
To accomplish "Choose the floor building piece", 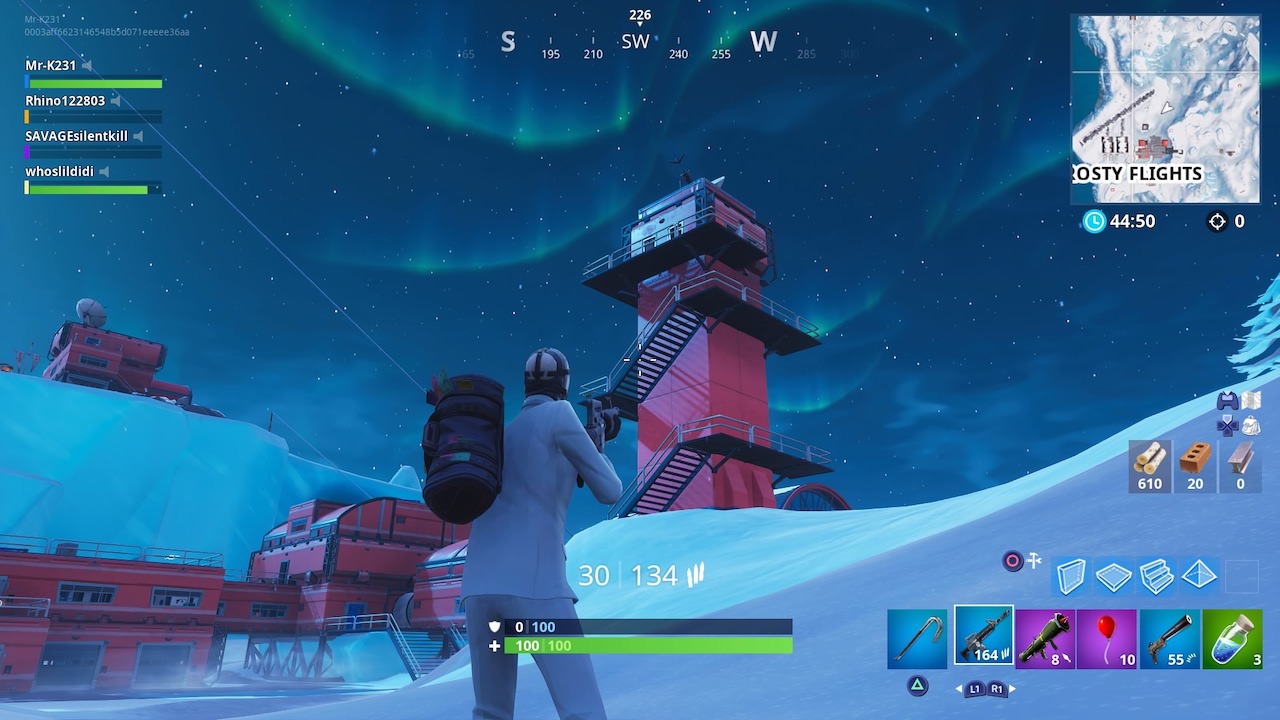I will click(1113, 576).
